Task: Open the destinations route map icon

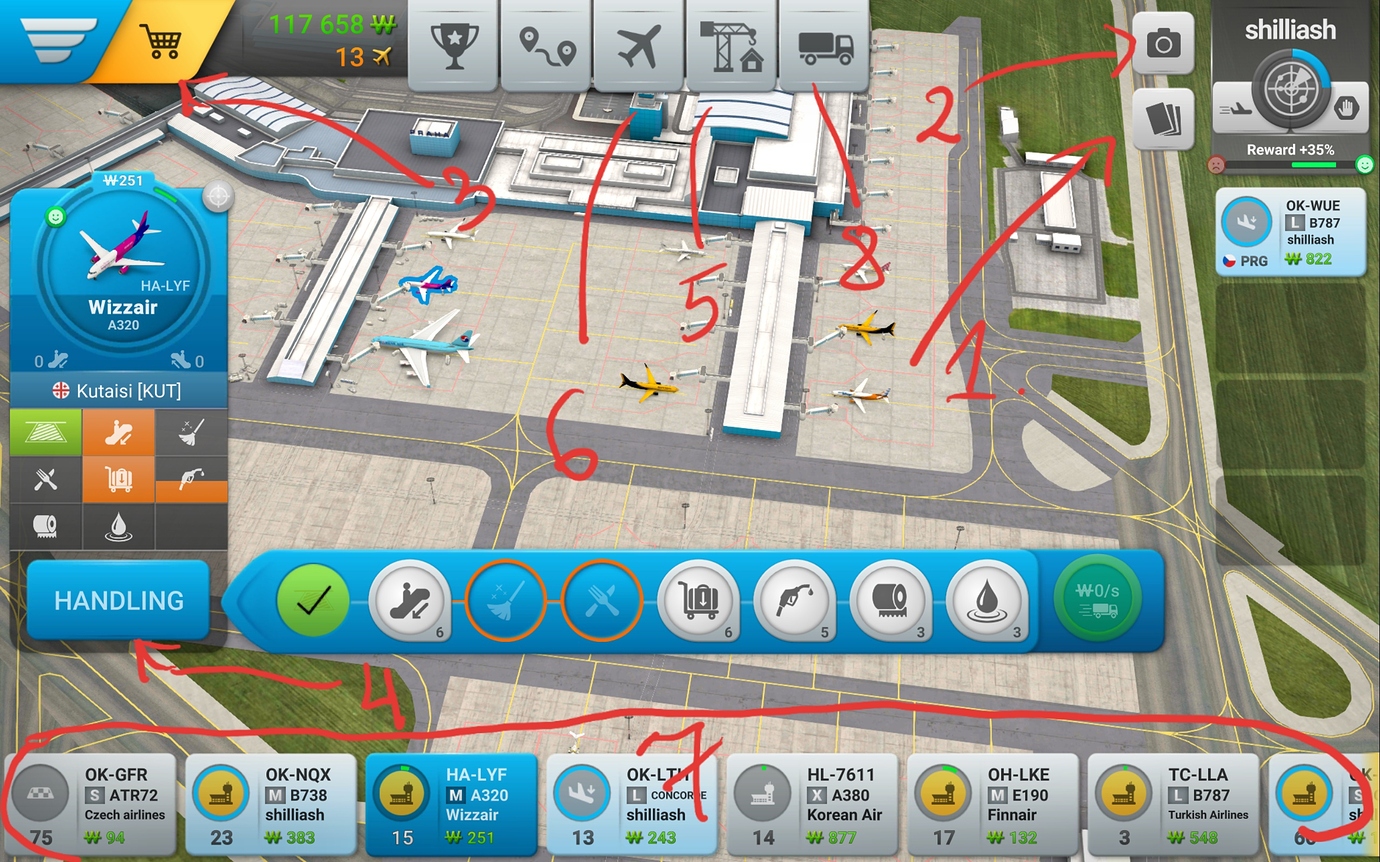Action: tap(546, 42)
